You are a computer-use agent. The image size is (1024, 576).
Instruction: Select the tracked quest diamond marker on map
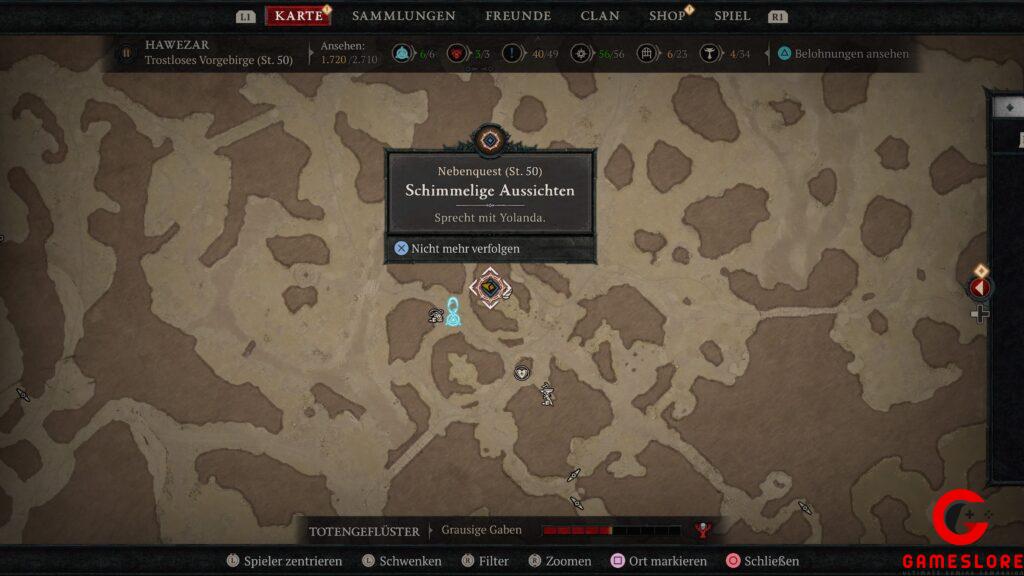(x=490, y=288)
